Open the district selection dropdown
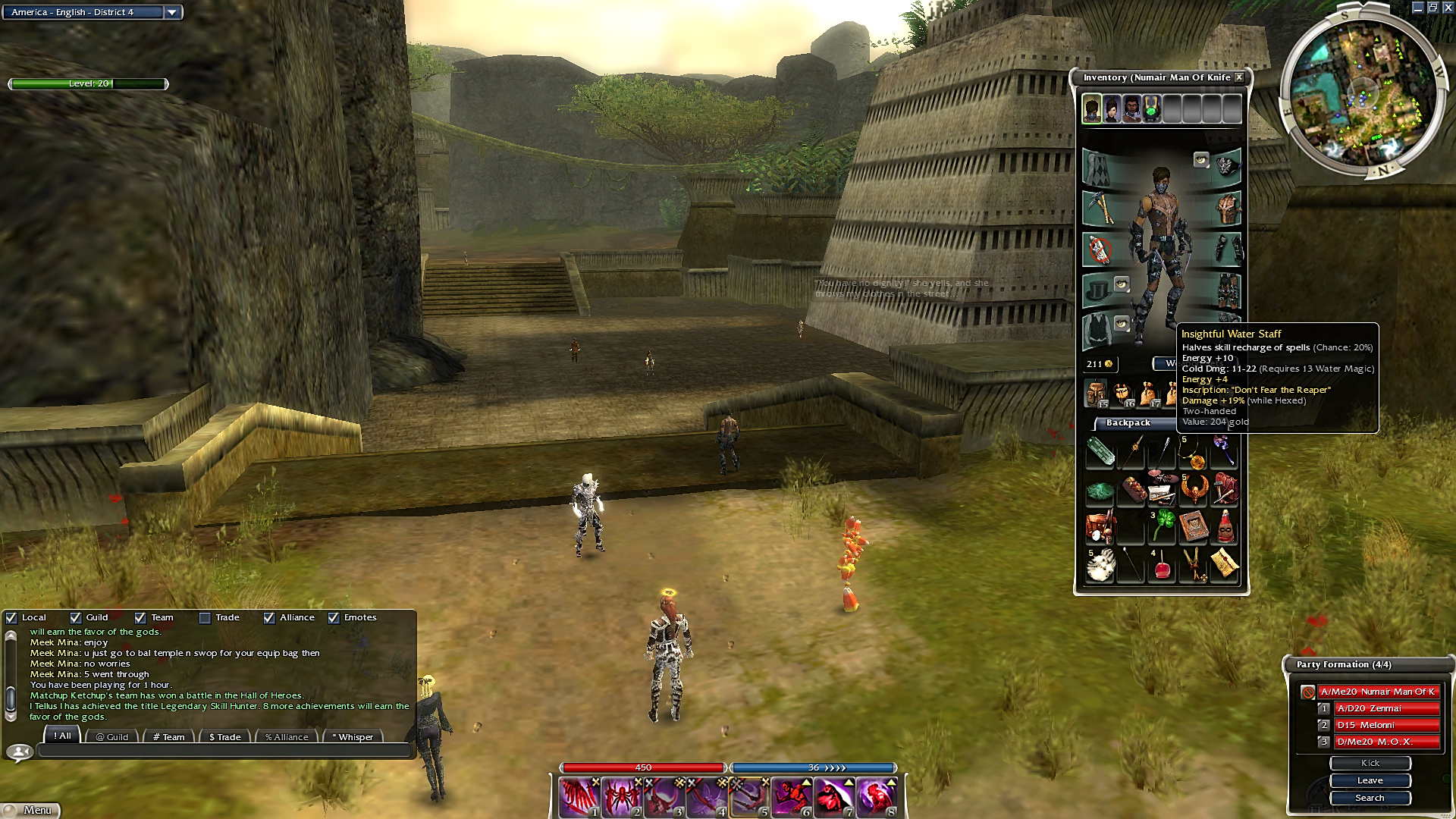Screen dimensions: 1456x819 (172, 12)
